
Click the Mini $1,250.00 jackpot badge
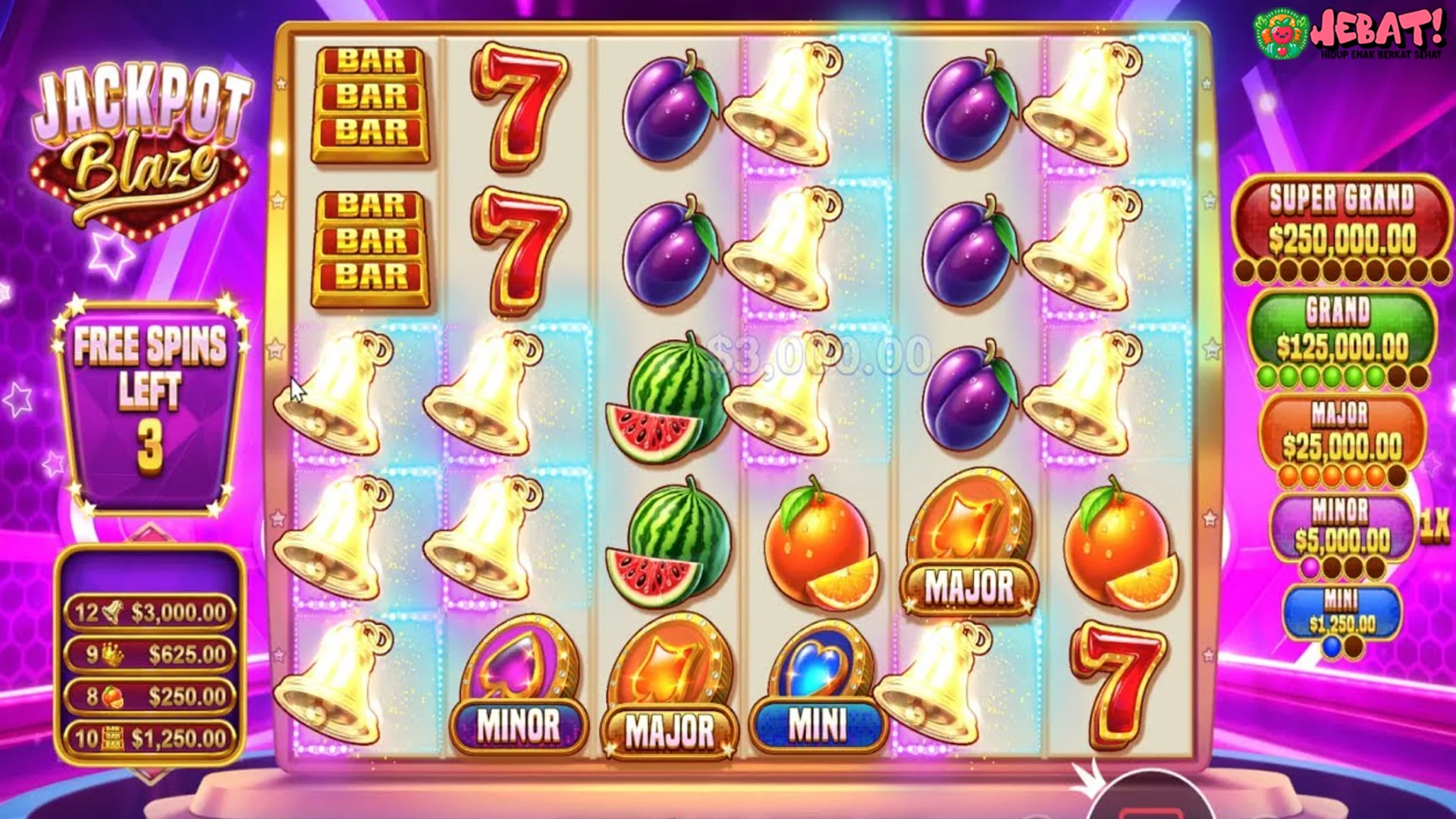coord(1342,605)
